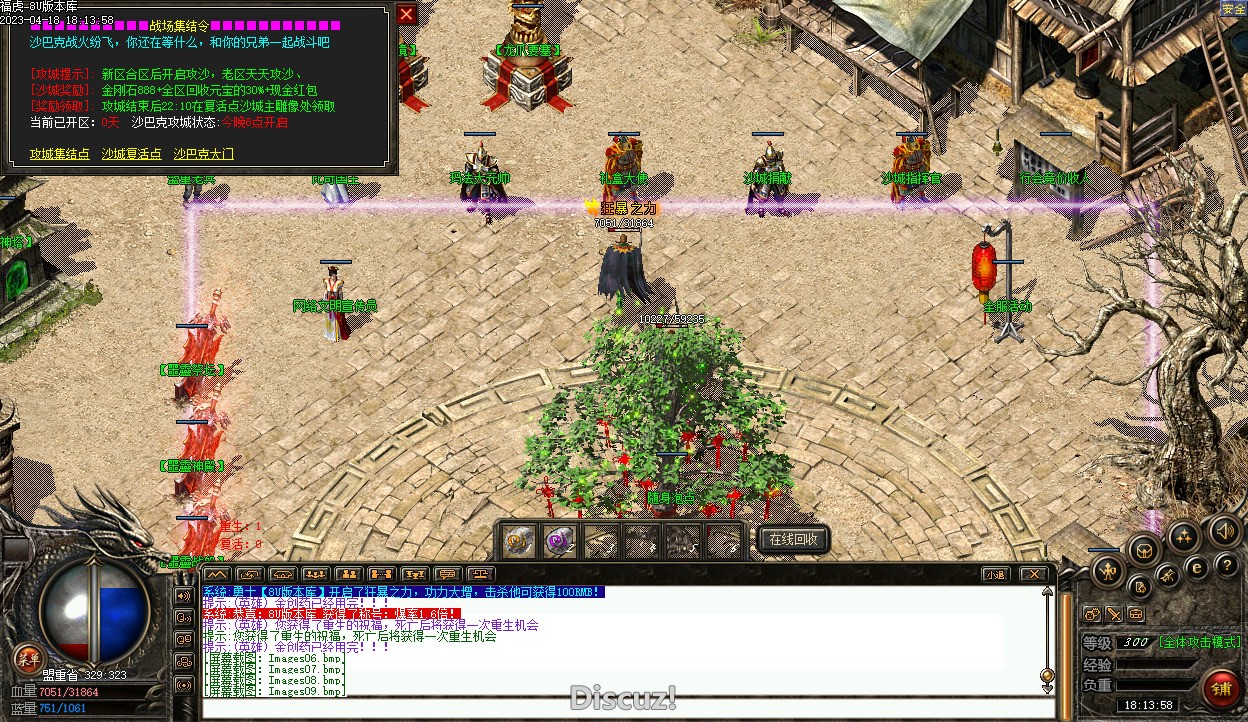Viewport: 1248px width, 722px height.
Task: Click the 安全 badge in the window corner
Action: click(x=1233, y=8)
